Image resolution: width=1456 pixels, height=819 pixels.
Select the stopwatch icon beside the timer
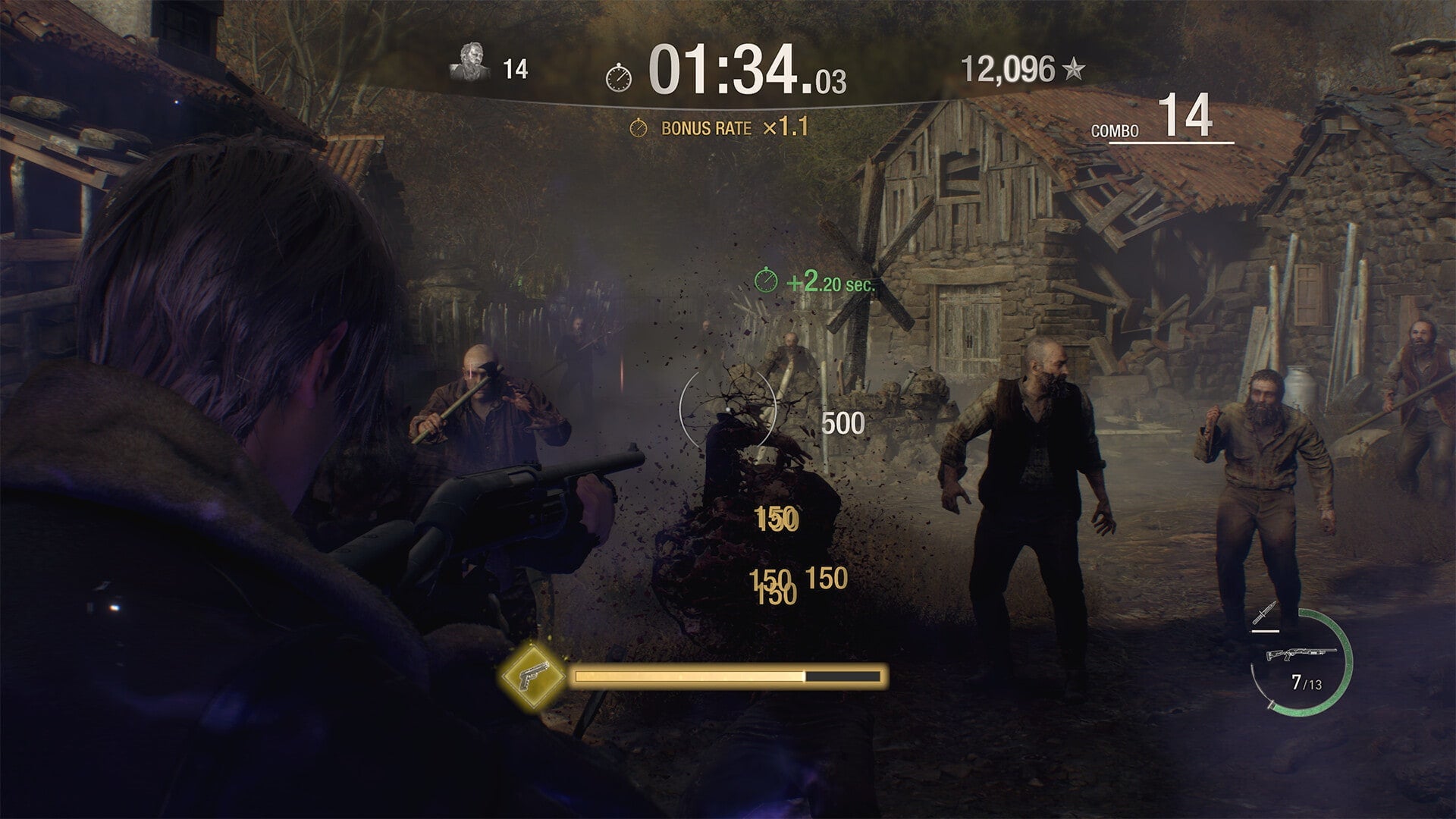[x=619, y=77]
